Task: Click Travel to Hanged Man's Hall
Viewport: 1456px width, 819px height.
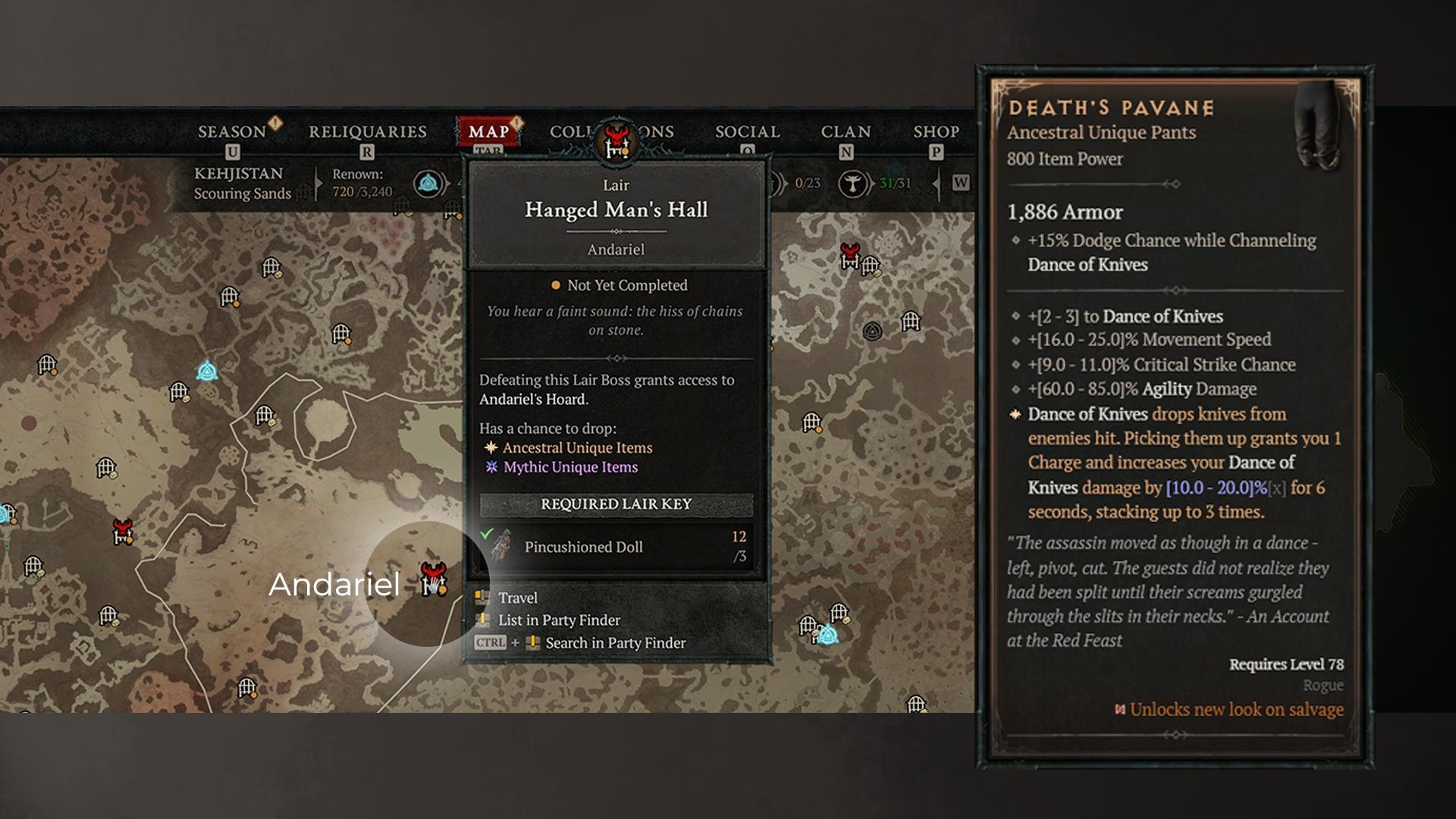Action: (517, 598)
